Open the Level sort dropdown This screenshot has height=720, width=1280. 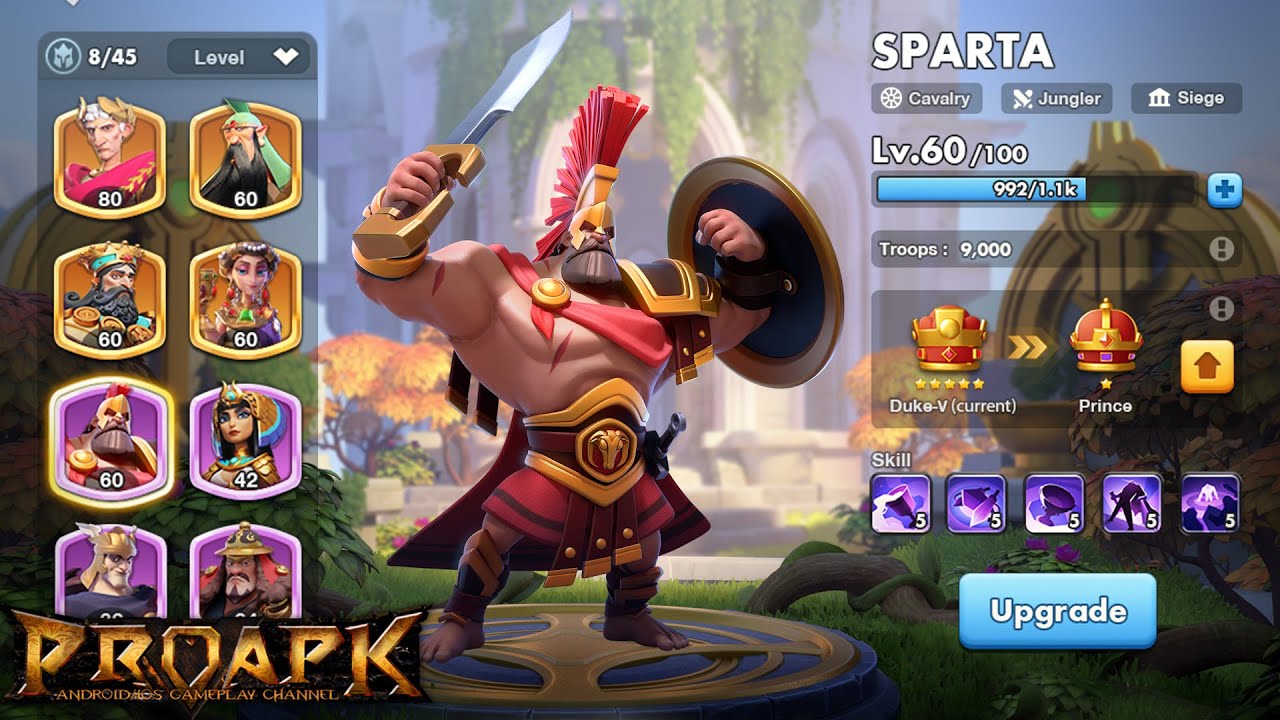tap(238, 58)
